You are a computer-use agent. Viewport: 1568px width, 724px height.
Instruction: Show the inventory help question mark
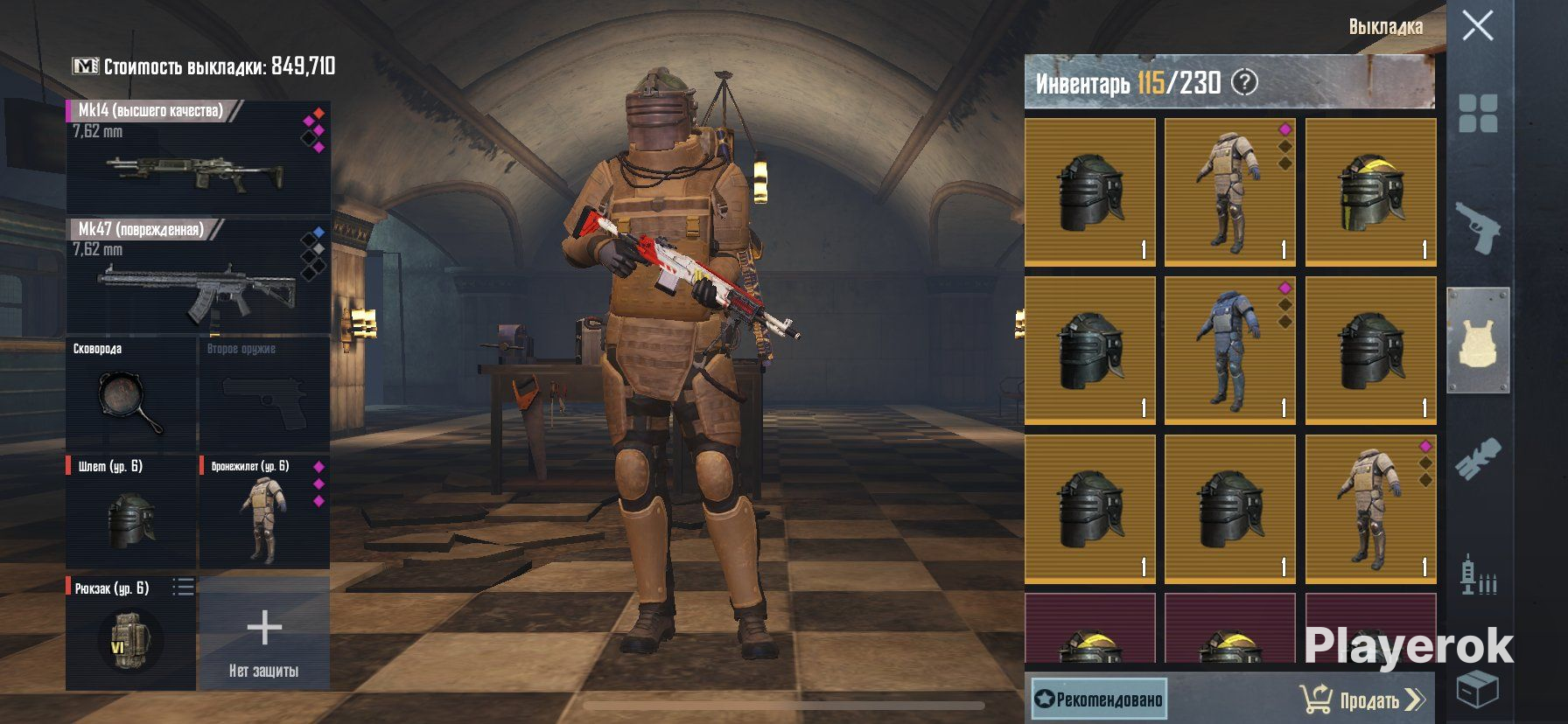pyautogui.click(x=1244, y=83)
